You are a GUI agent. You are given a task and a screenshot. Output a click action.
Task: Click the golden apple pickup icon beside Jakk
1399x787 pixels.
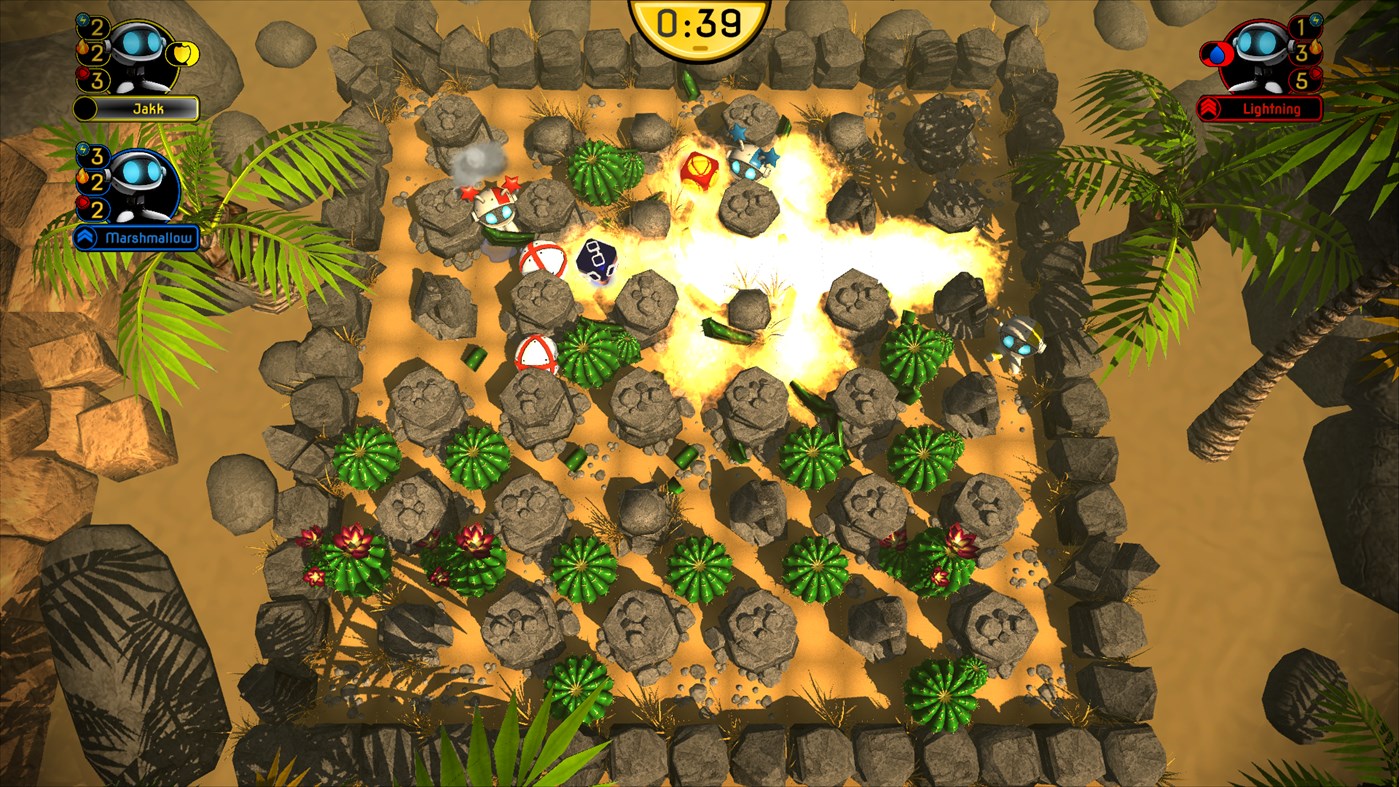tap(185, 55)
